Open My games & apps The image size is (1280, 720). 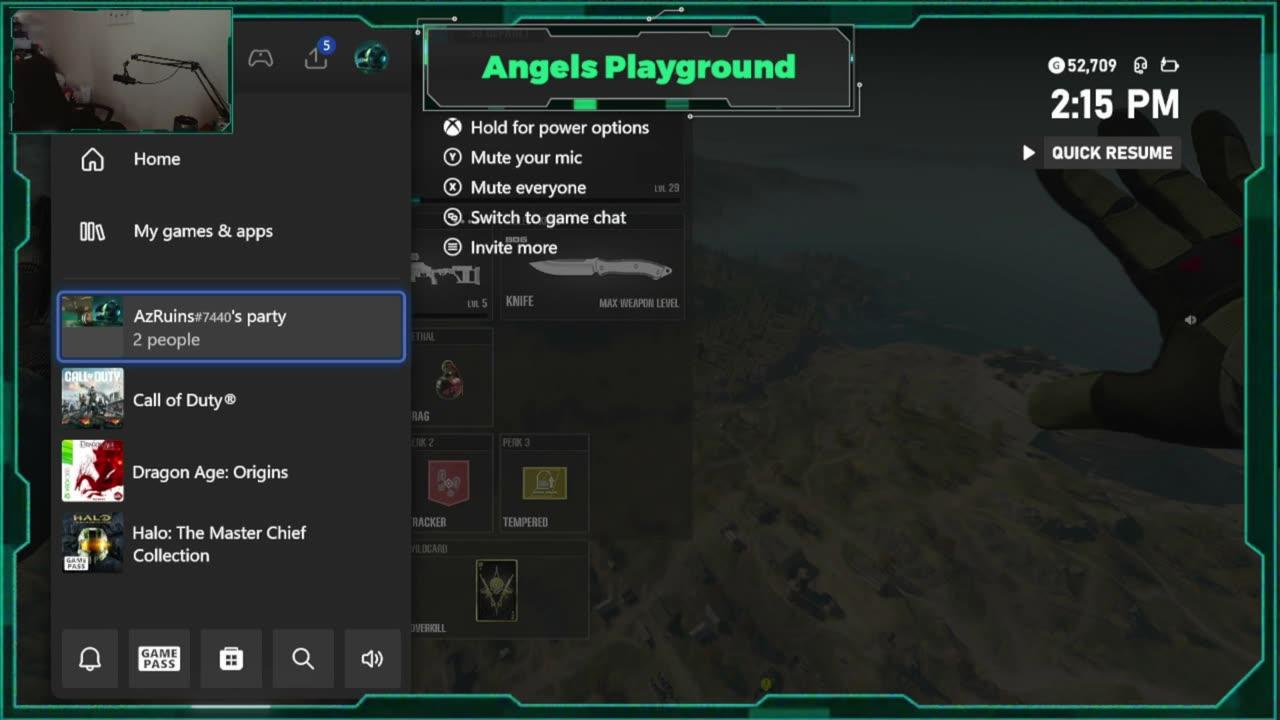tap(203, 231)
